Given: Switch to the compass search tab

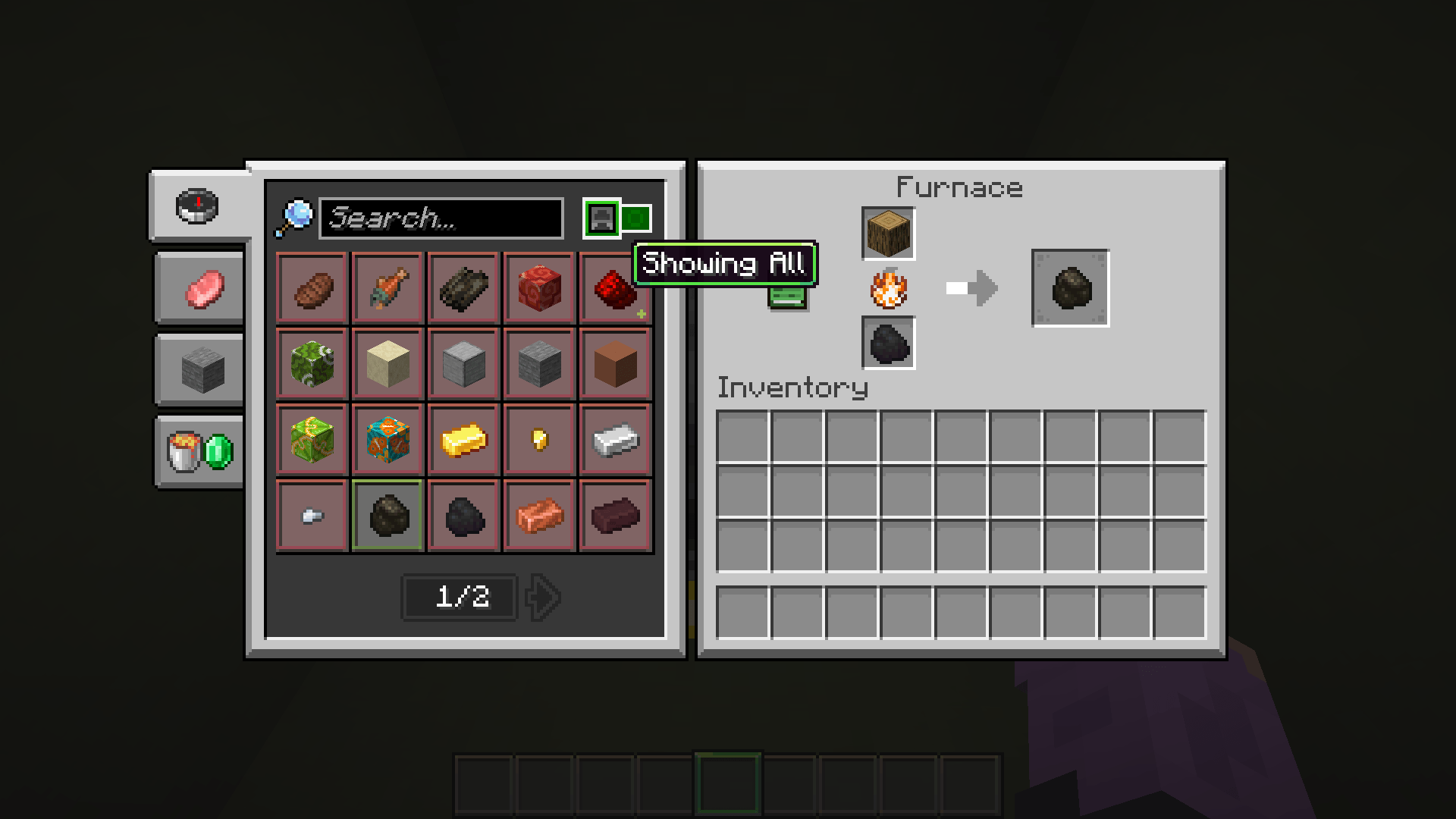Looking at the screenshot, I should pos(198,206).
